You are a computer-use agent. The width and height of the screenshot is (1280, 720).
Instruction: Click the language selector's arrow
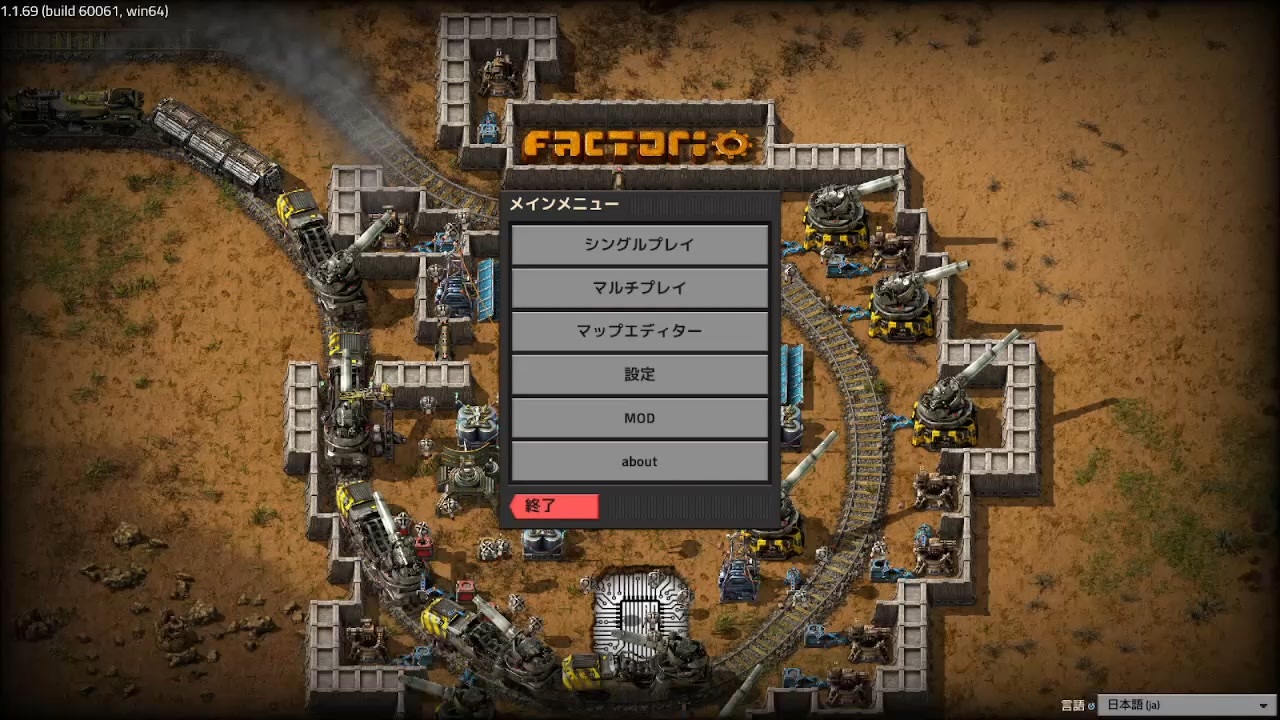[1262, 704]
